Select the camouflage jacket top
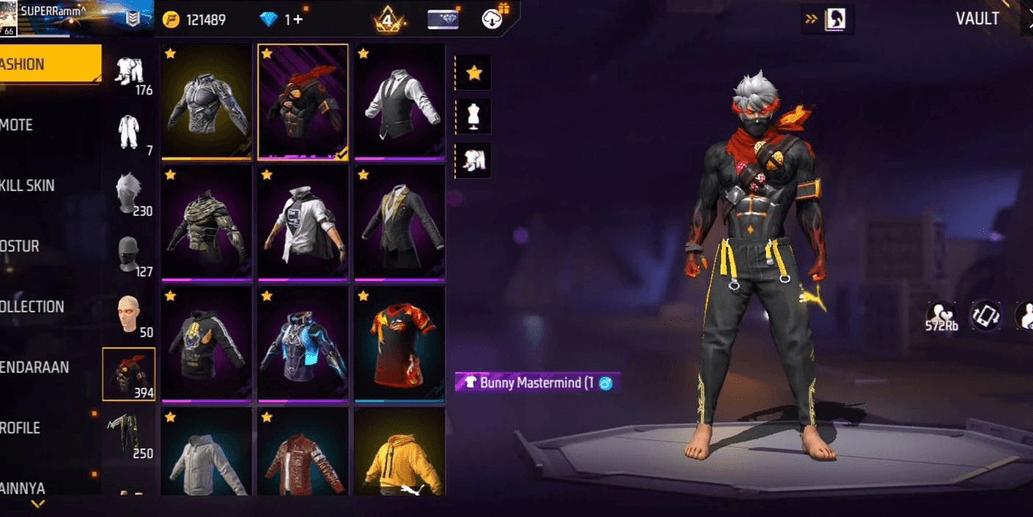The height and width of the screenshot is (517, 1033). pyautogui.click(x=206, y=223)
